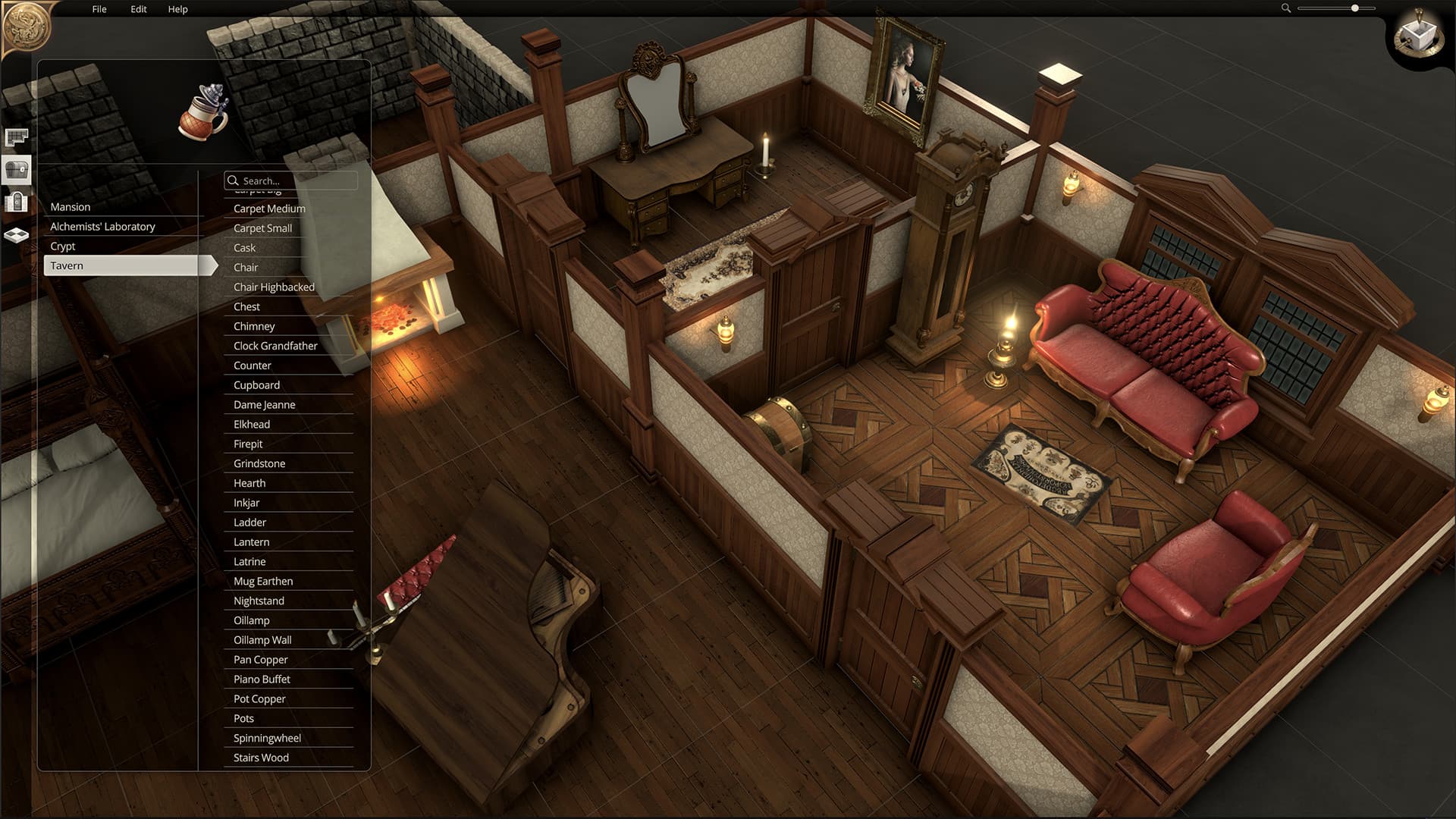Choose the Alchemists' Laboratory category
The height and width of the screenshot is (819, 1456).
(x=102, y=227)
